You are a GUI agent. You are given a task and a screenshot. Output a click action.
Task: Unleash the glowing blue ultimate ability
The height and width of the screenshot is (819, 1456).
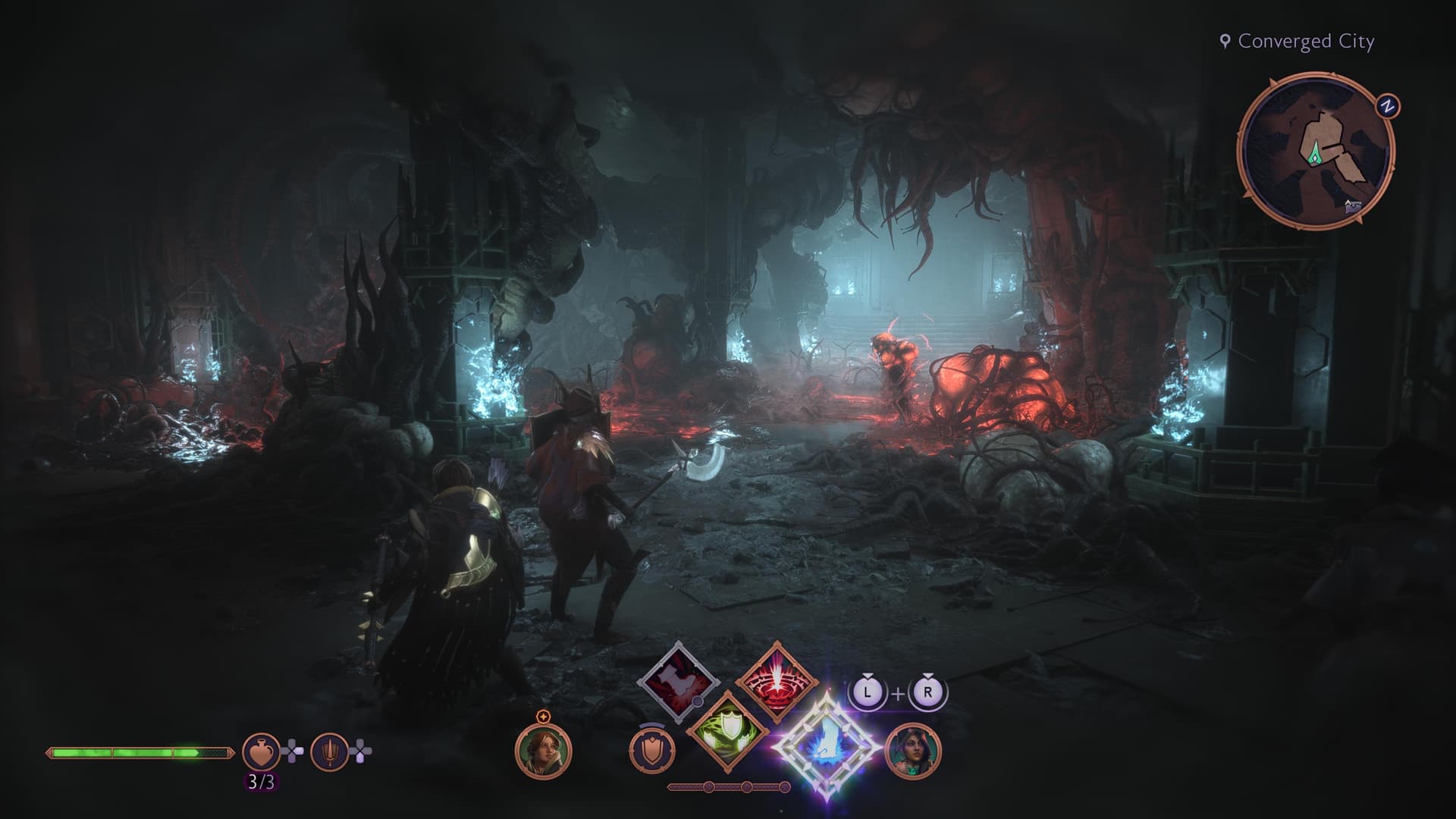pyautogui.click(x=828, y=748)
